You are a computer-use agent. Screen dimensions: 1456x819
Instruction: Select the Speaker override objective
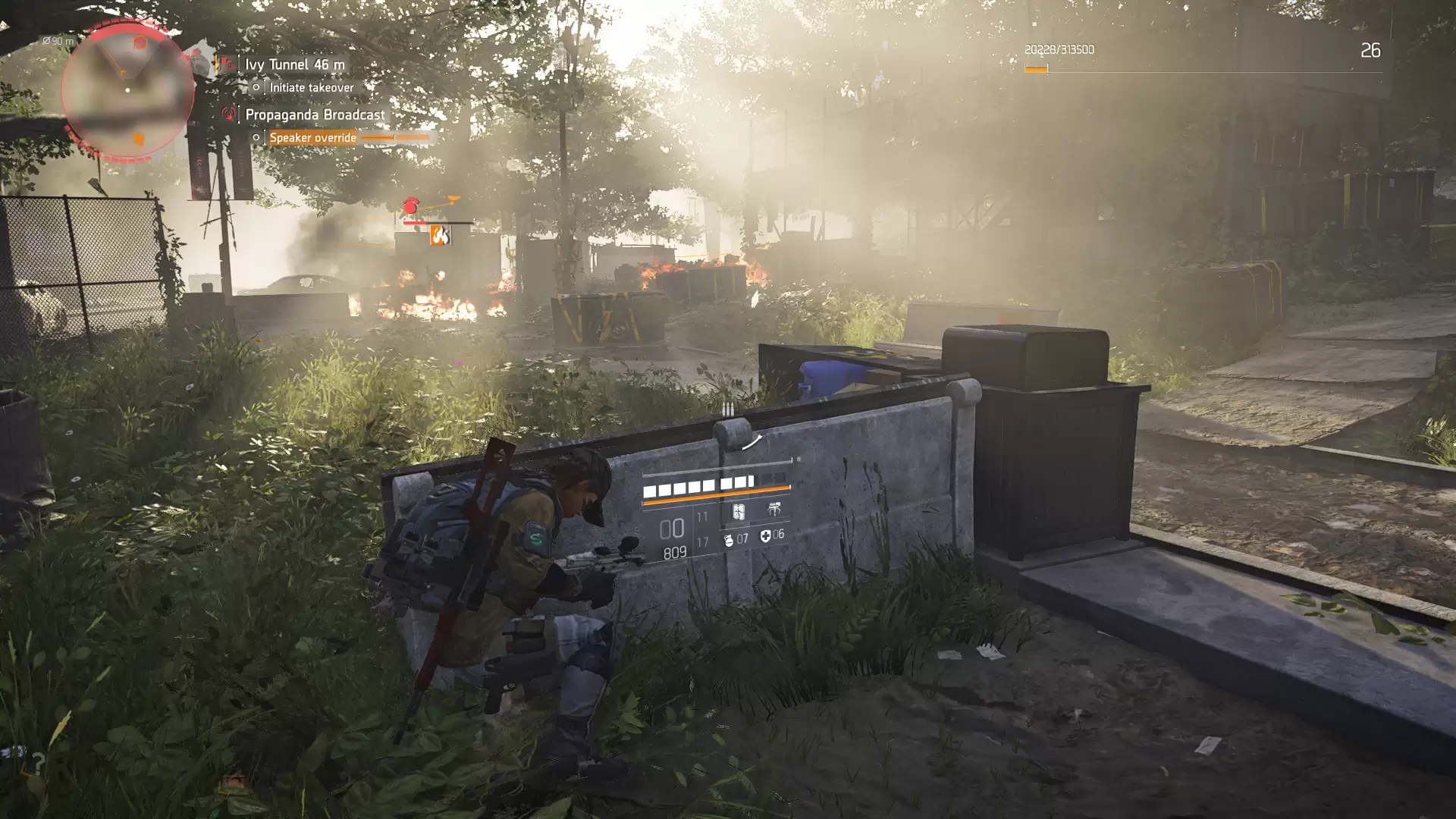click(x=312, y=137)
